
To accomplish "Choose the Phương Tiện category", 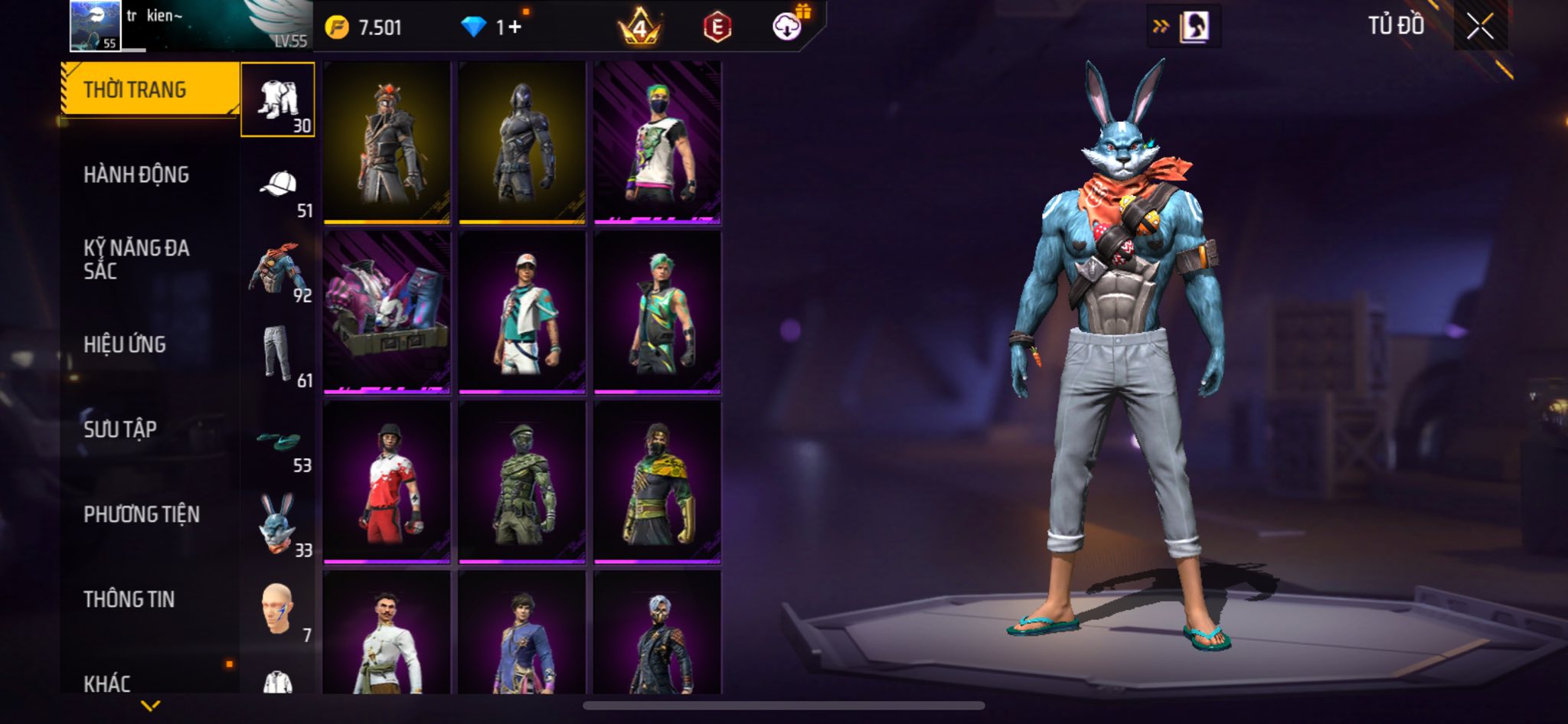I will click(x=142, y=514).
